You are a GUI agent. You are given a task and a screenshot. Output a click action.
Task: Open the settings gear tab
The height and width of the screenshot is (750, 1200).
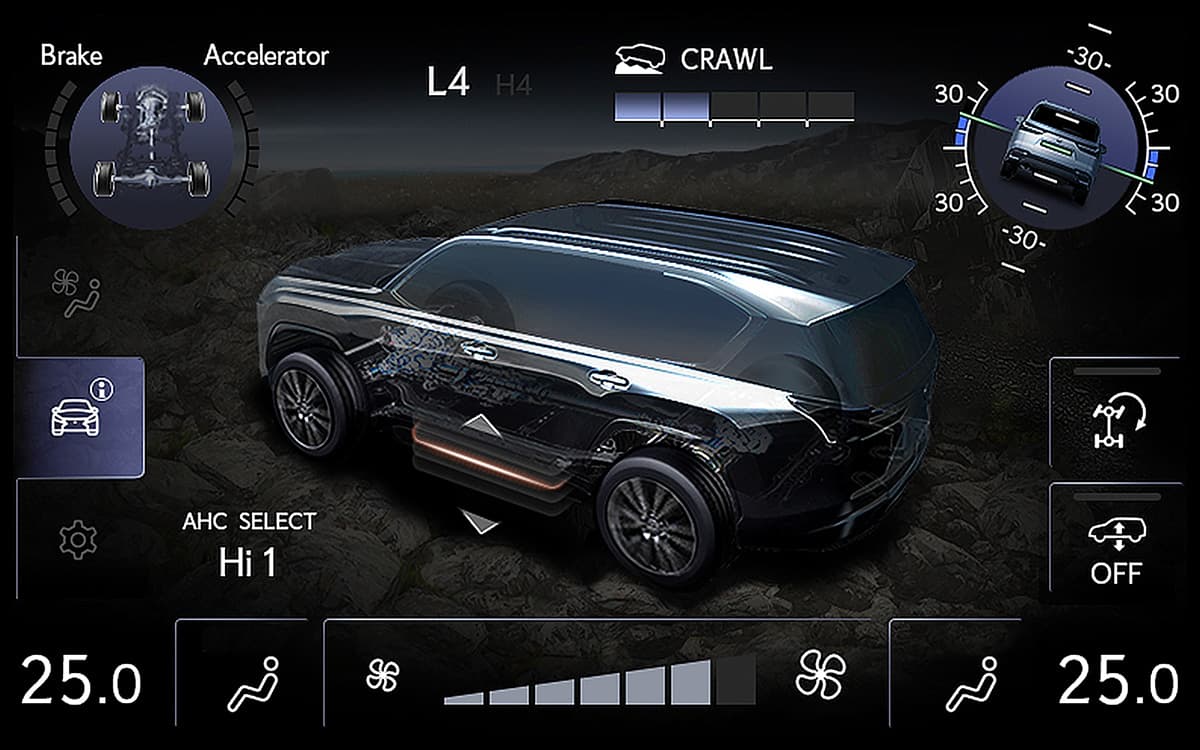coord(74,540)
